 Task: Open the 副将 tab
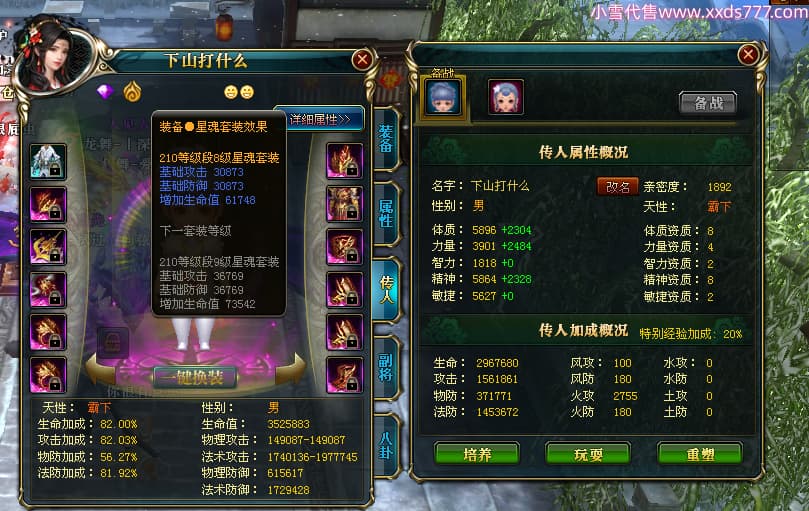point(386,367)
